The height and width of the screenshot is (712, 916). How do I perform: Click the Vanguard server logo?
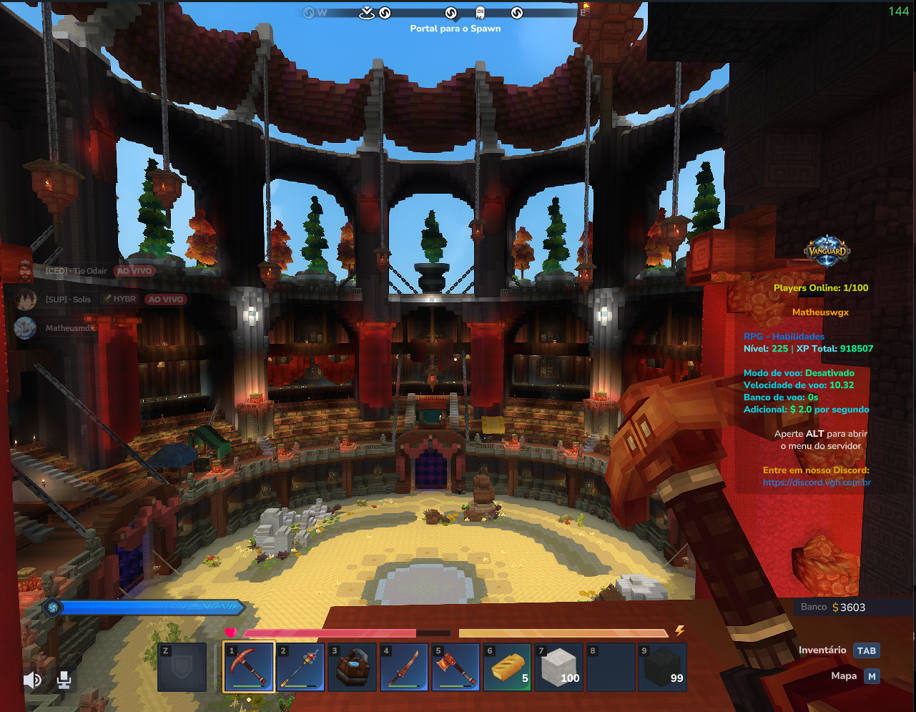(827, 251)
